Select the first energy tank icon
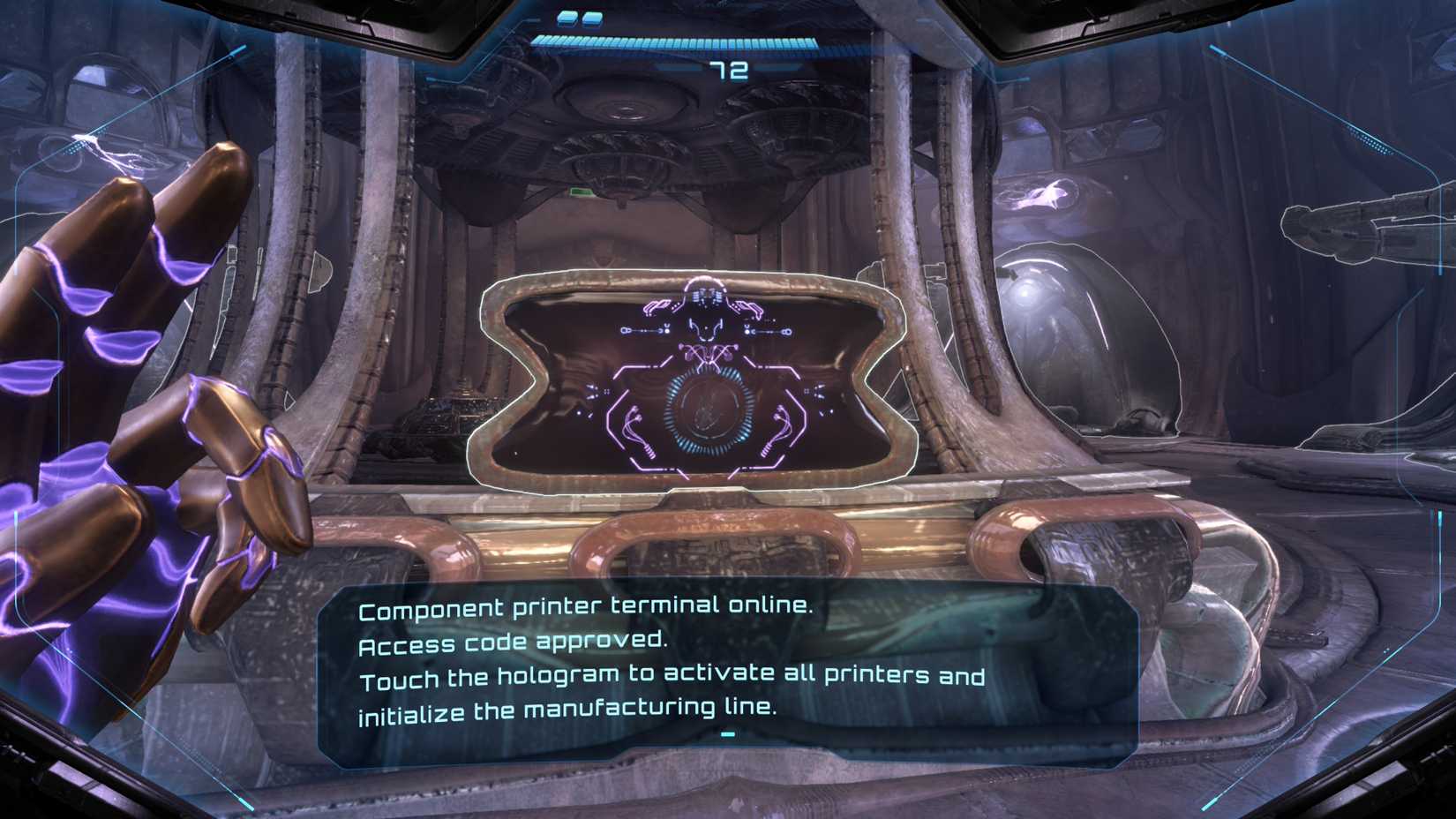 (x=567, y=19)
